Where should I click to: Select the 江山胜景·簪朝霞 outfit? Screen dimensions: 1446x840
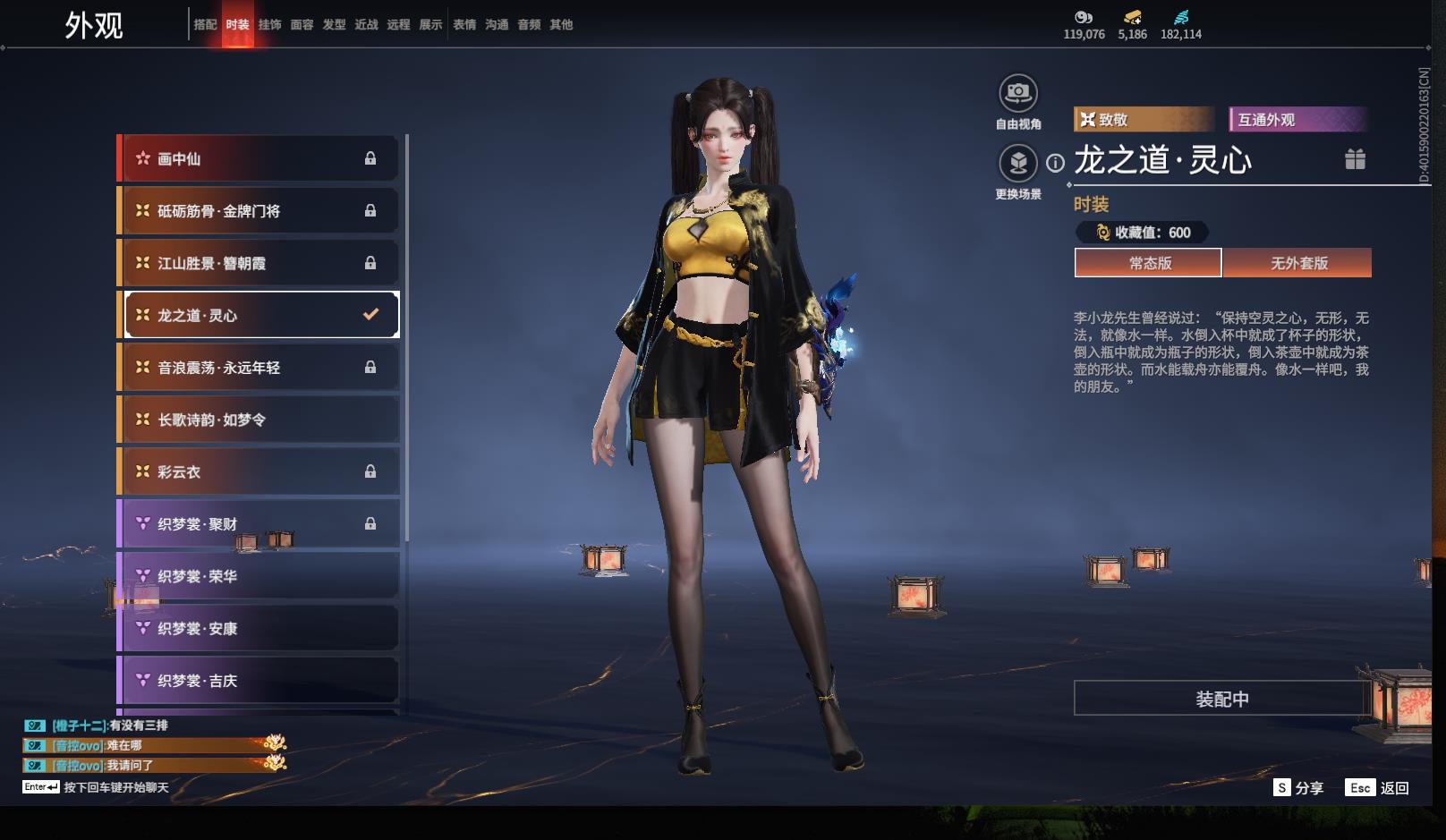pyautogui.click(x=259, y=263)
